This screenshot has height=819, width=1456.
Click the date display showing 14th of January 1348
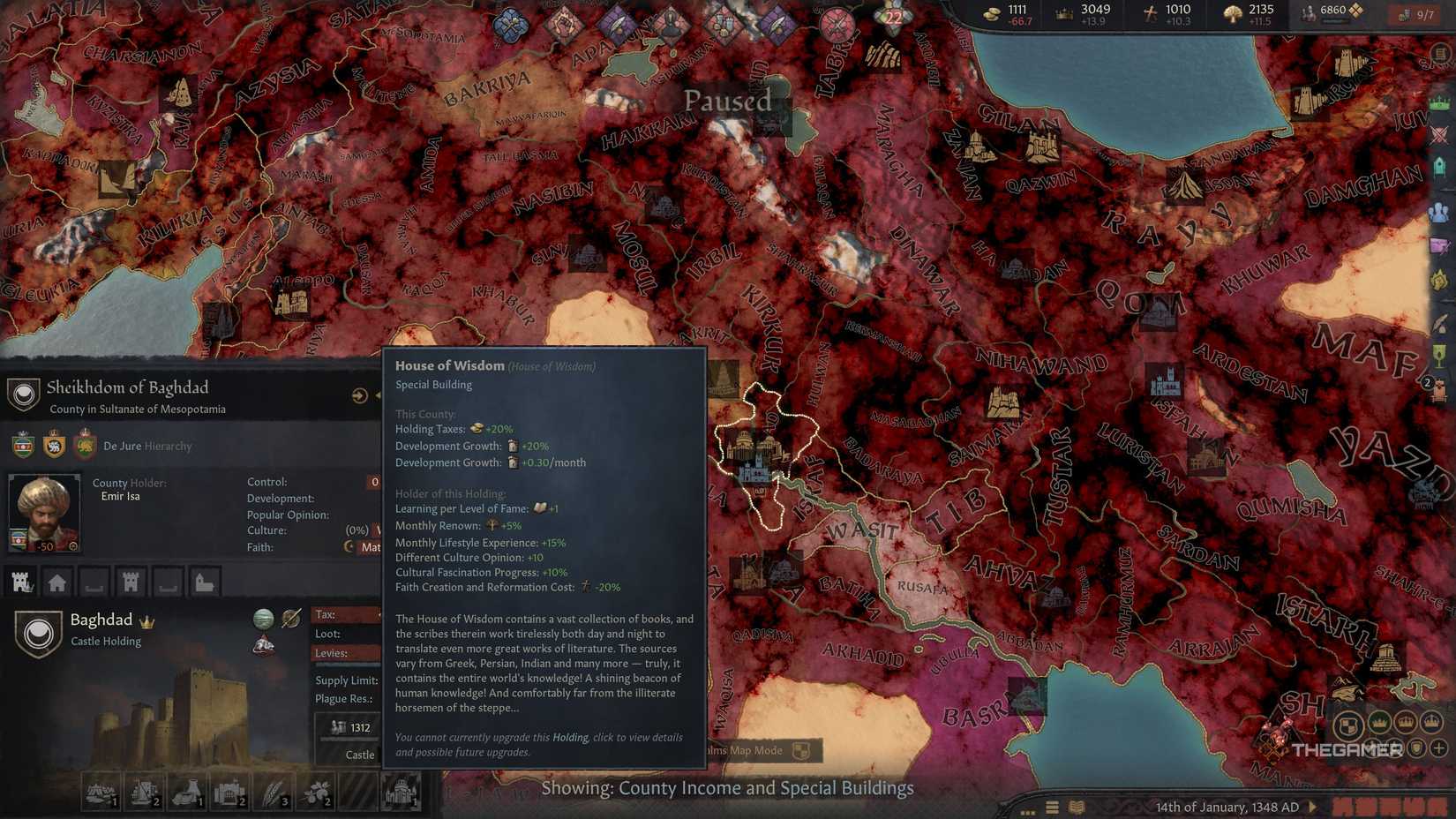point(1227,807)
